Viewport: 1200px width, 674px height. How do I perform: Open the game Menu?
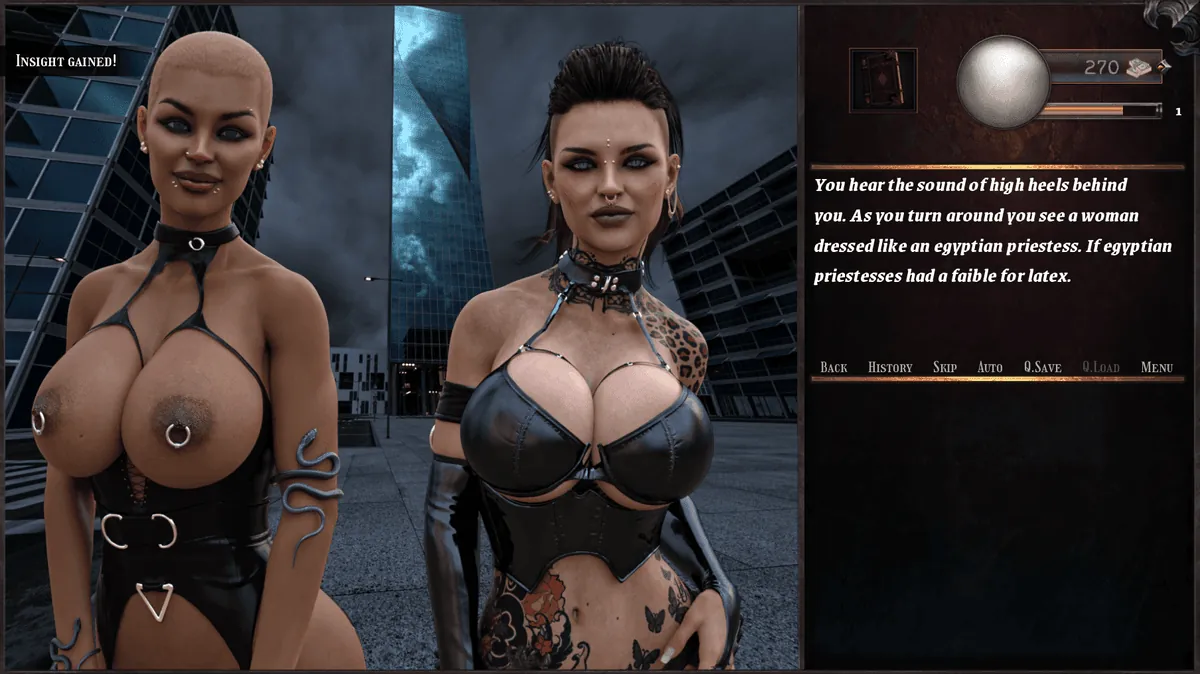pyautogui.click(x=1156, y=367)
